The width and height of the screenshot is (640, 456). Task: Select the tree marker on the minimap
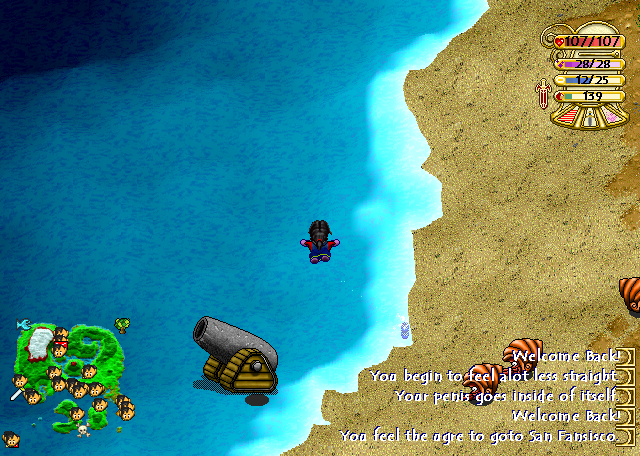(122, 324)
